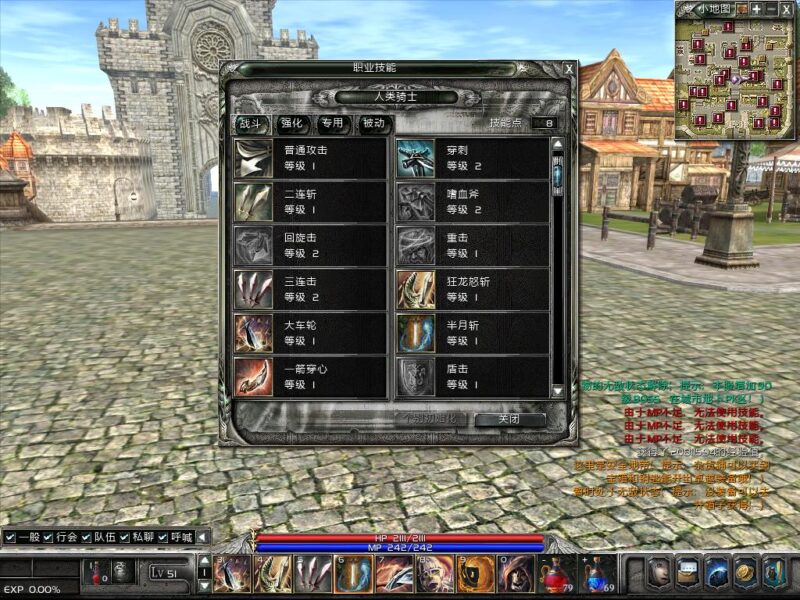This screenshot has width=800, height=600.
Task: Use the red health potion in hotbar
Action: click(553, 575)
